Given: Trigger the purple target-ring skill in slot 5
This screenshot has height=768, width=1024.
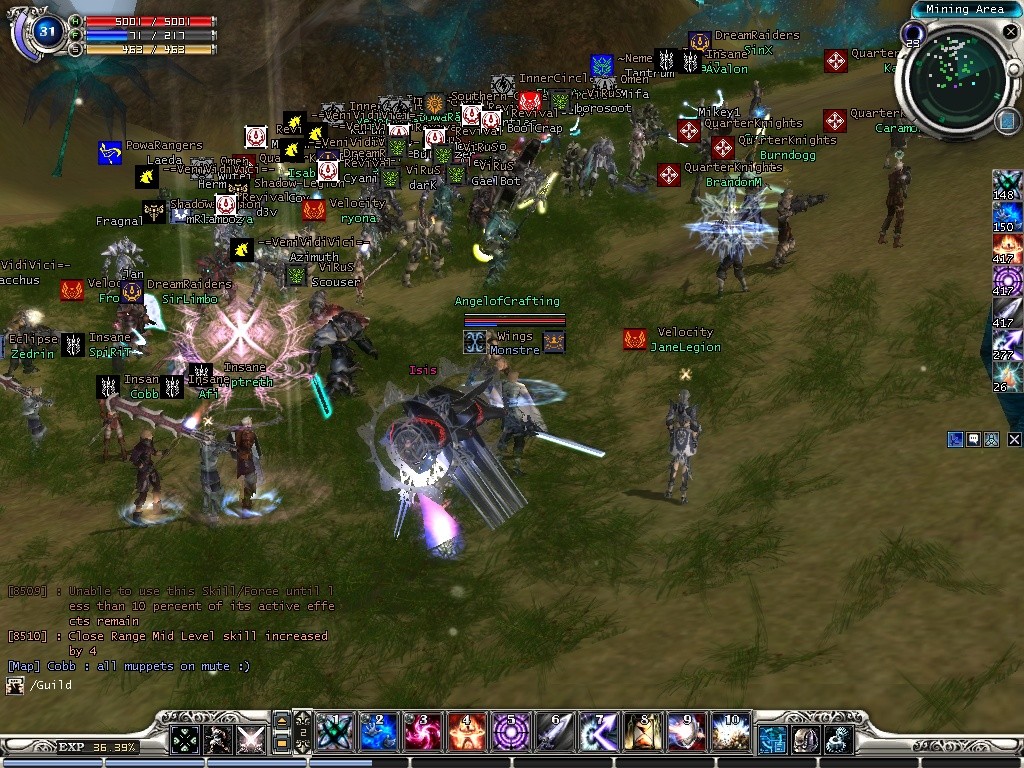Looking at the screenshot, I should (x=510, y=733).
